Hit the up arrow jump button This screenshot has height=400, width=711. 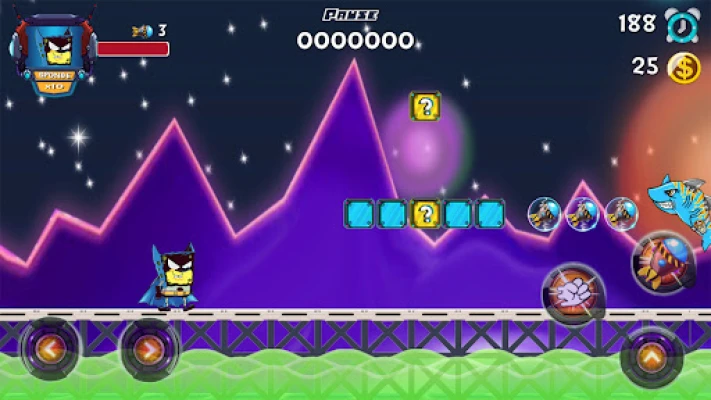(x=651, y=356)
